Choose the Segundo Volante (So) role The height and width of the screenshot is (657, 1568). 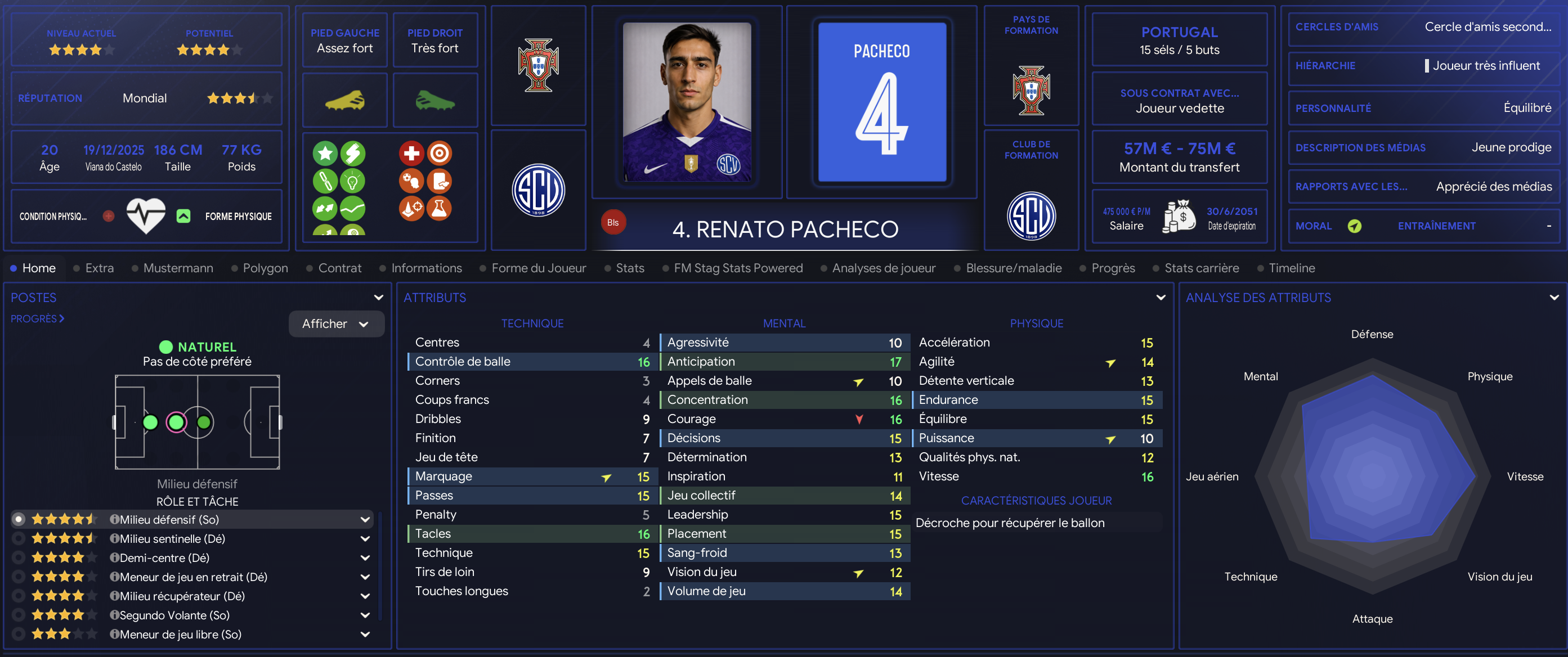[x=174, y=615]
